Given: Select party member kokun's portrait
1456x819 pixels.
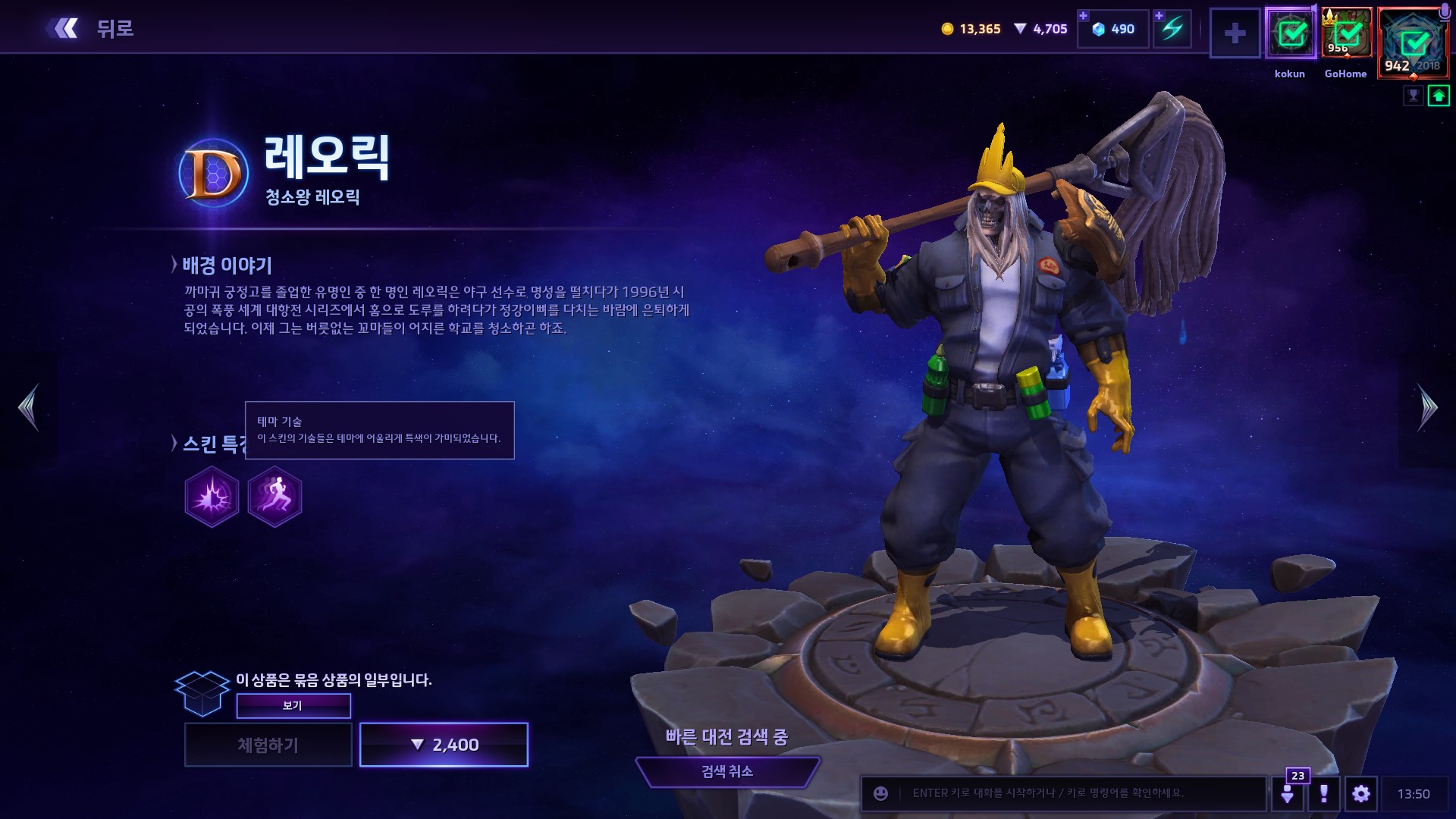Looking at the screenshot, I should click(1291, 33).
